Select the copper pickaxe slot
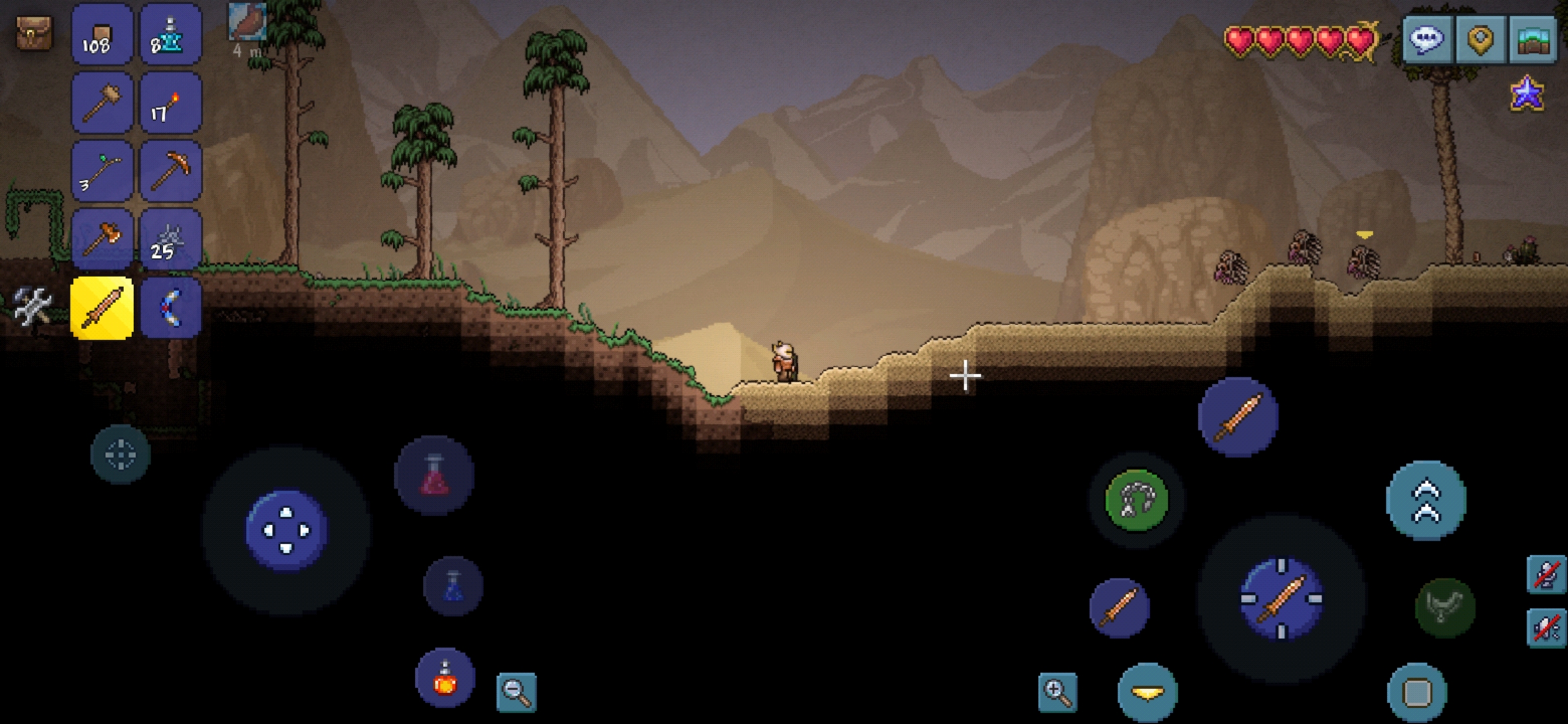 (170, 172)
